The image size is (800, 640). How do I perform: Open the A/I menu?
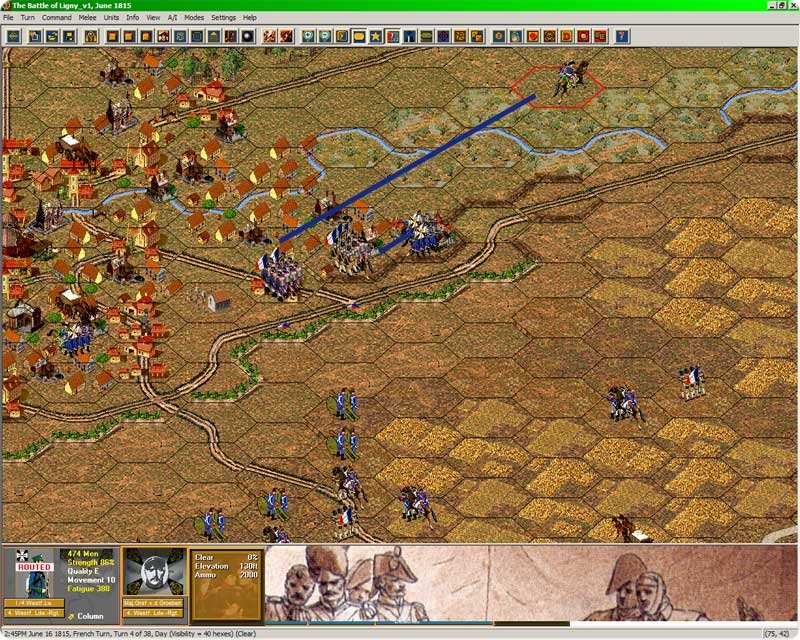(172, 17)
